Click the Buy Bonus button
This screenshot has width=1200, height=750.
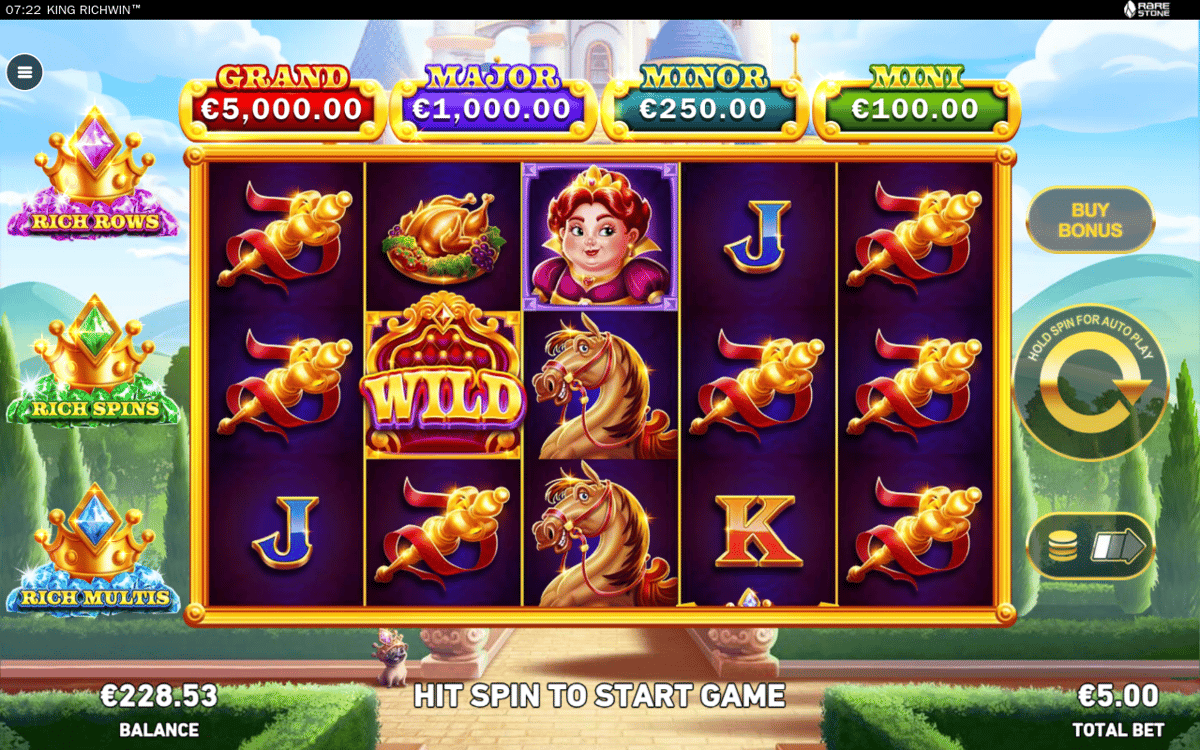coord(1090,220)
